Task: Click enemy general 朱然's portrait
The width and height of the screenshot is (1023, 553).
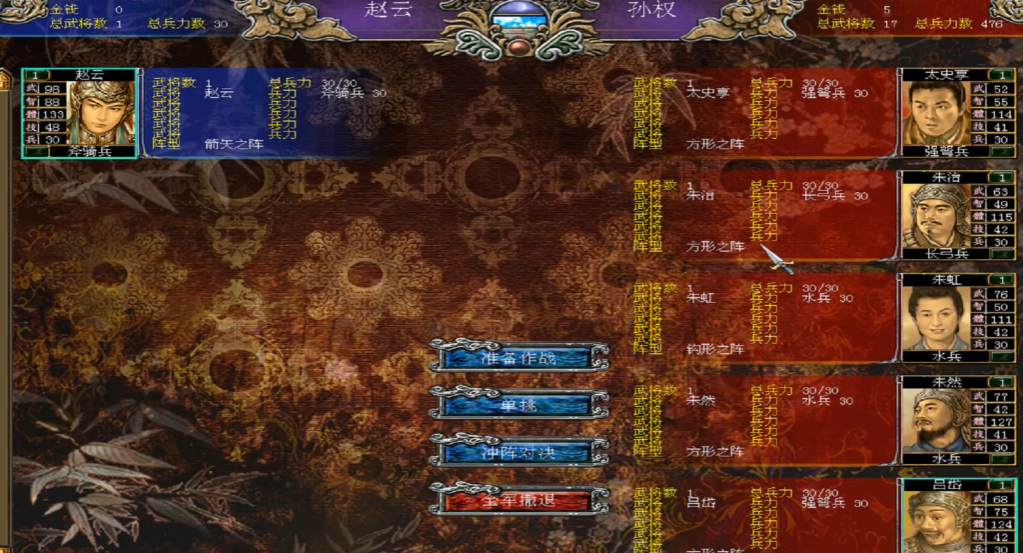Action: 936,420
